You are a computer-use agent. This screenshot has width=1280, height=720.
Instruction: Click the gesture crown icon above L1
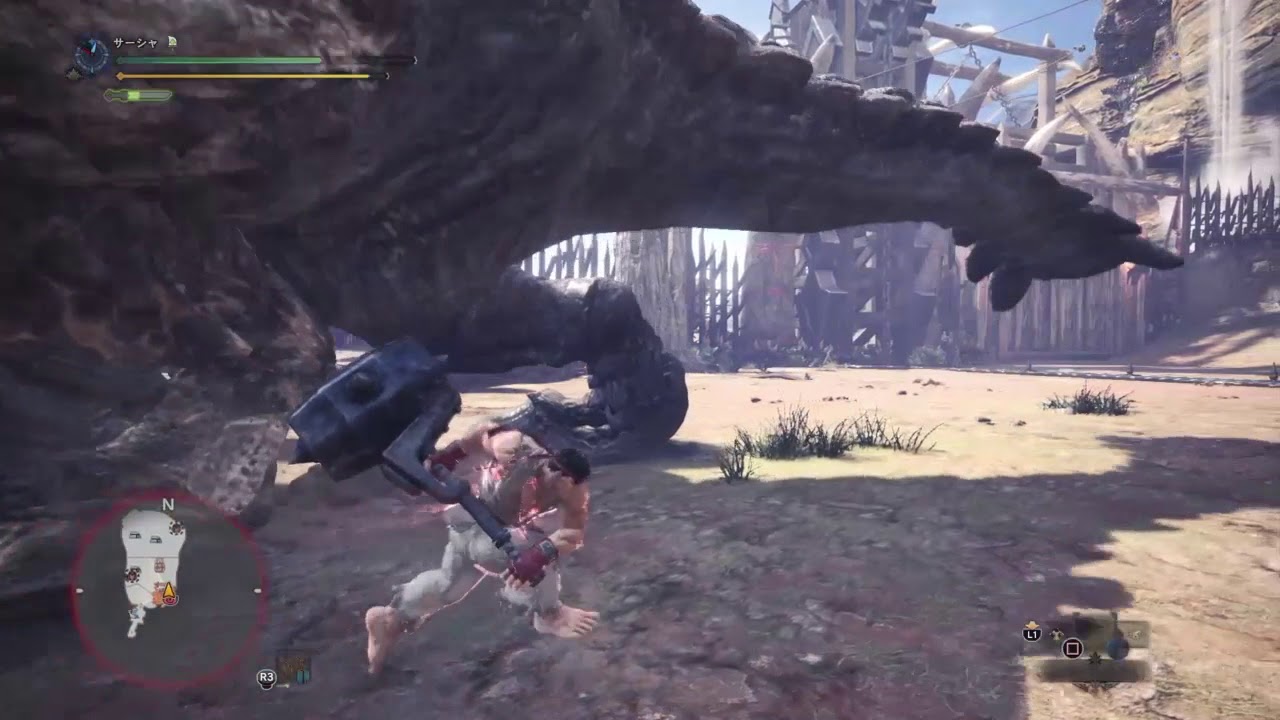pyautogui.click(x=1032, y=625)
